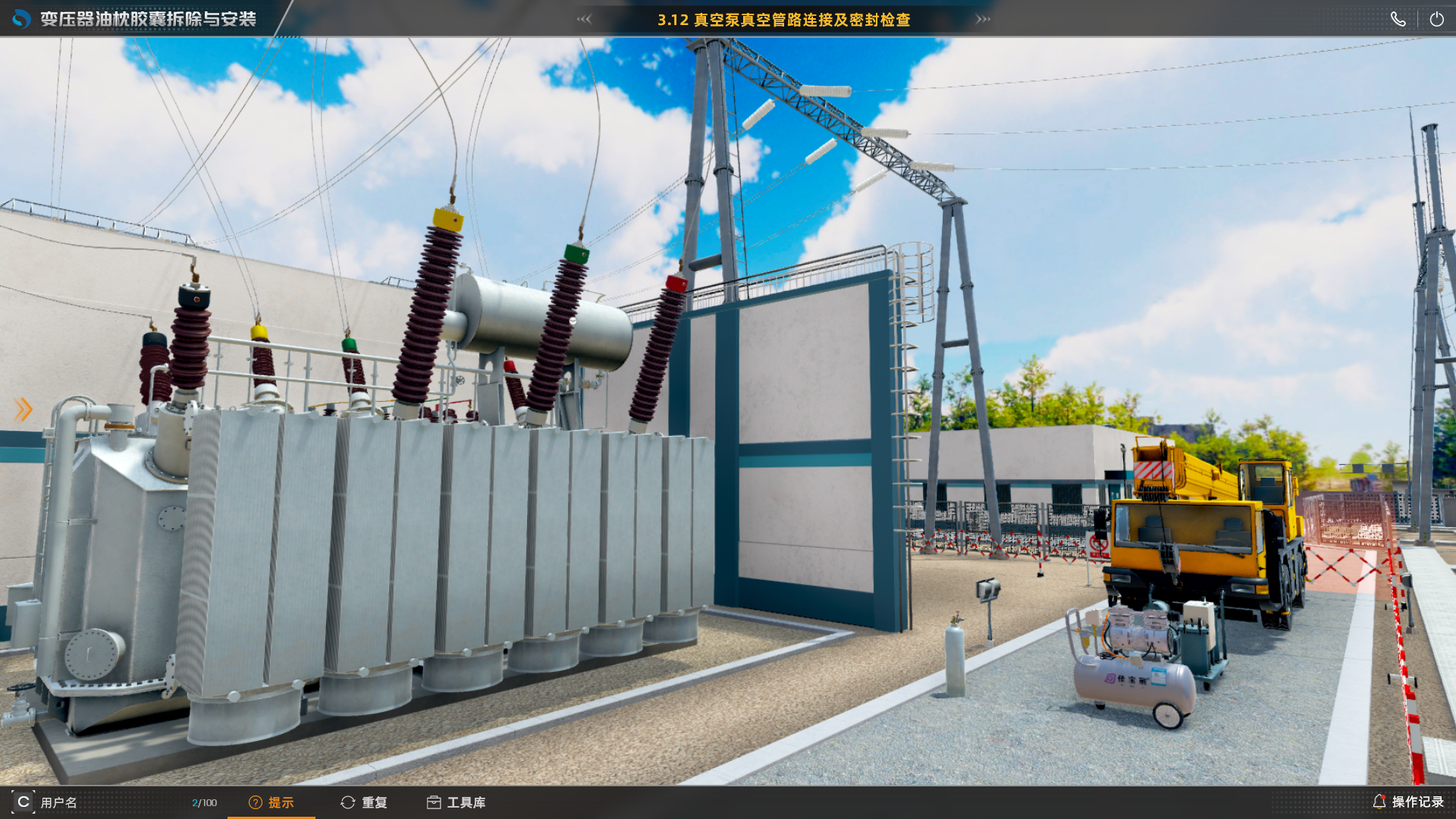Click the phone call icon
This screenshot has width=1456, height=819.
(x=1398, y=20)
